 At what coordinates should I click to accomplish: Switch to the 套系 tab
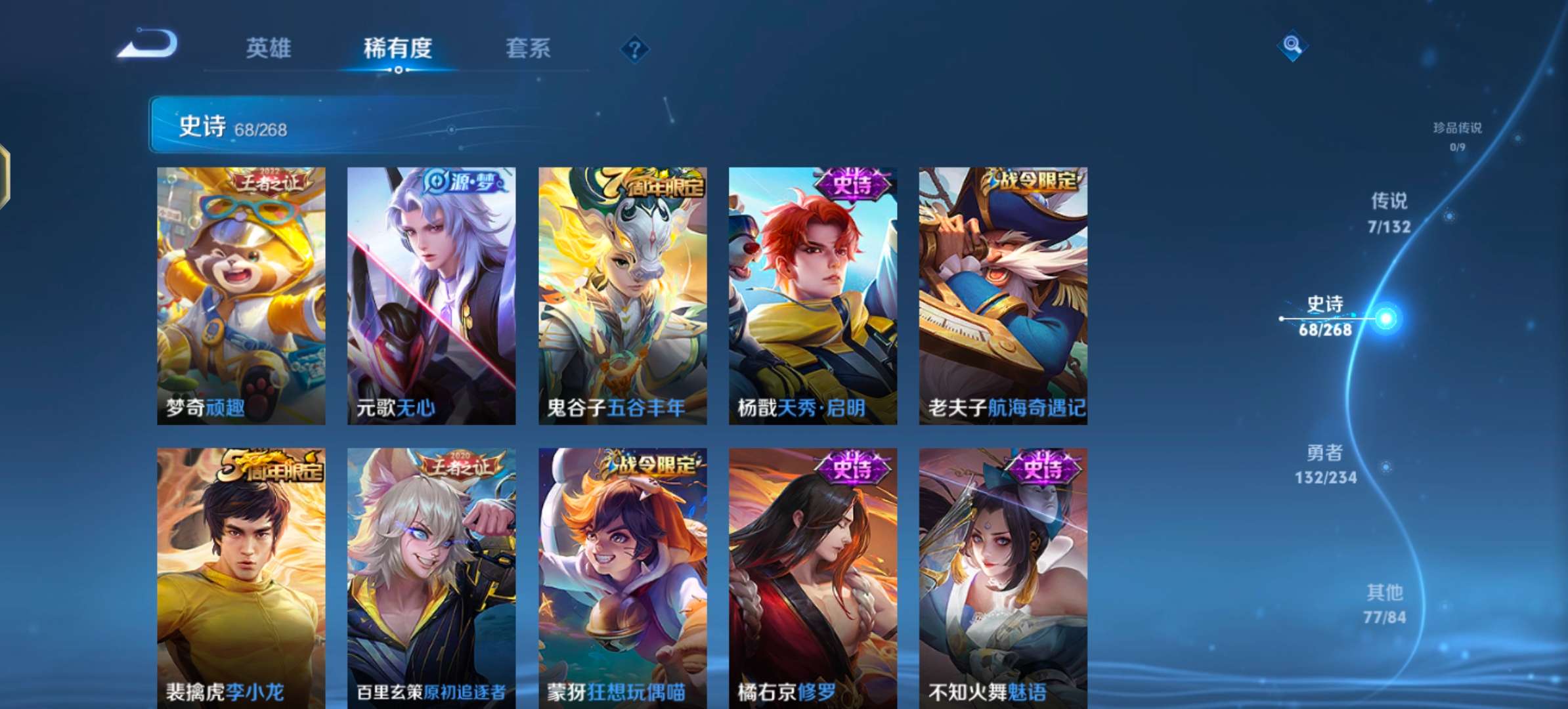pyautogui.click(x=529, y=47)
